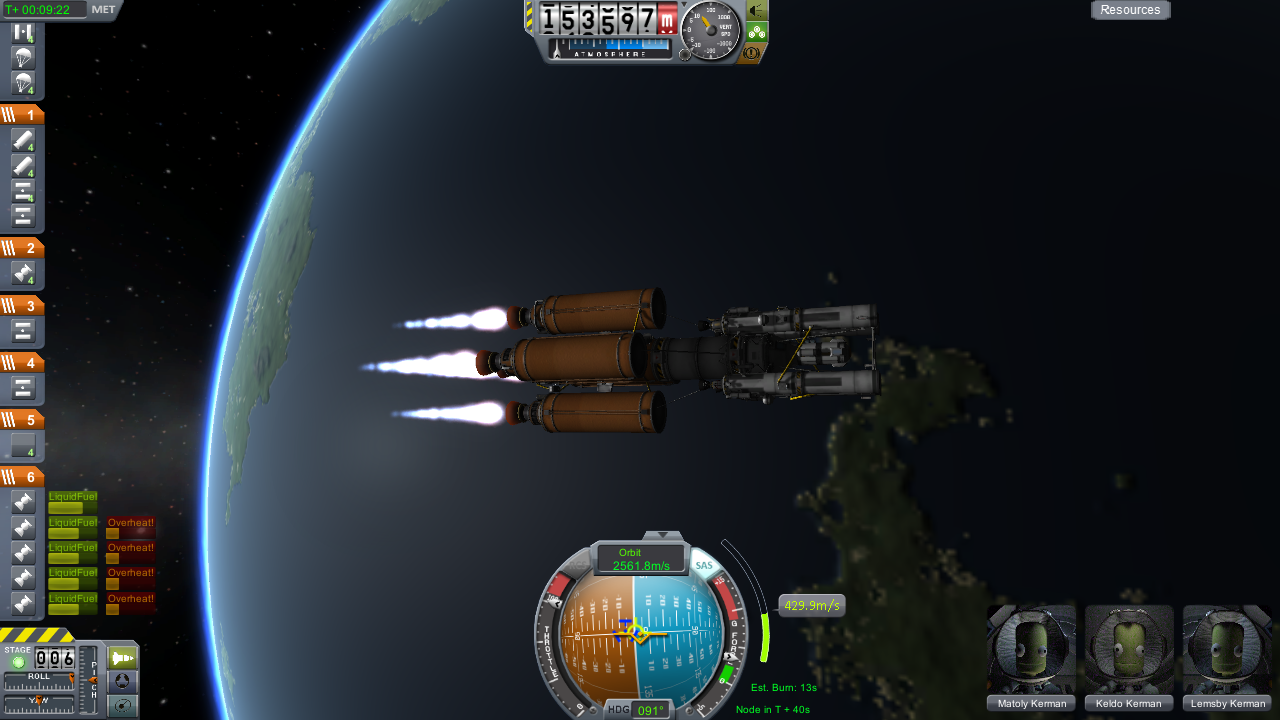Select stage 2 header in staging list

[22, 248]
